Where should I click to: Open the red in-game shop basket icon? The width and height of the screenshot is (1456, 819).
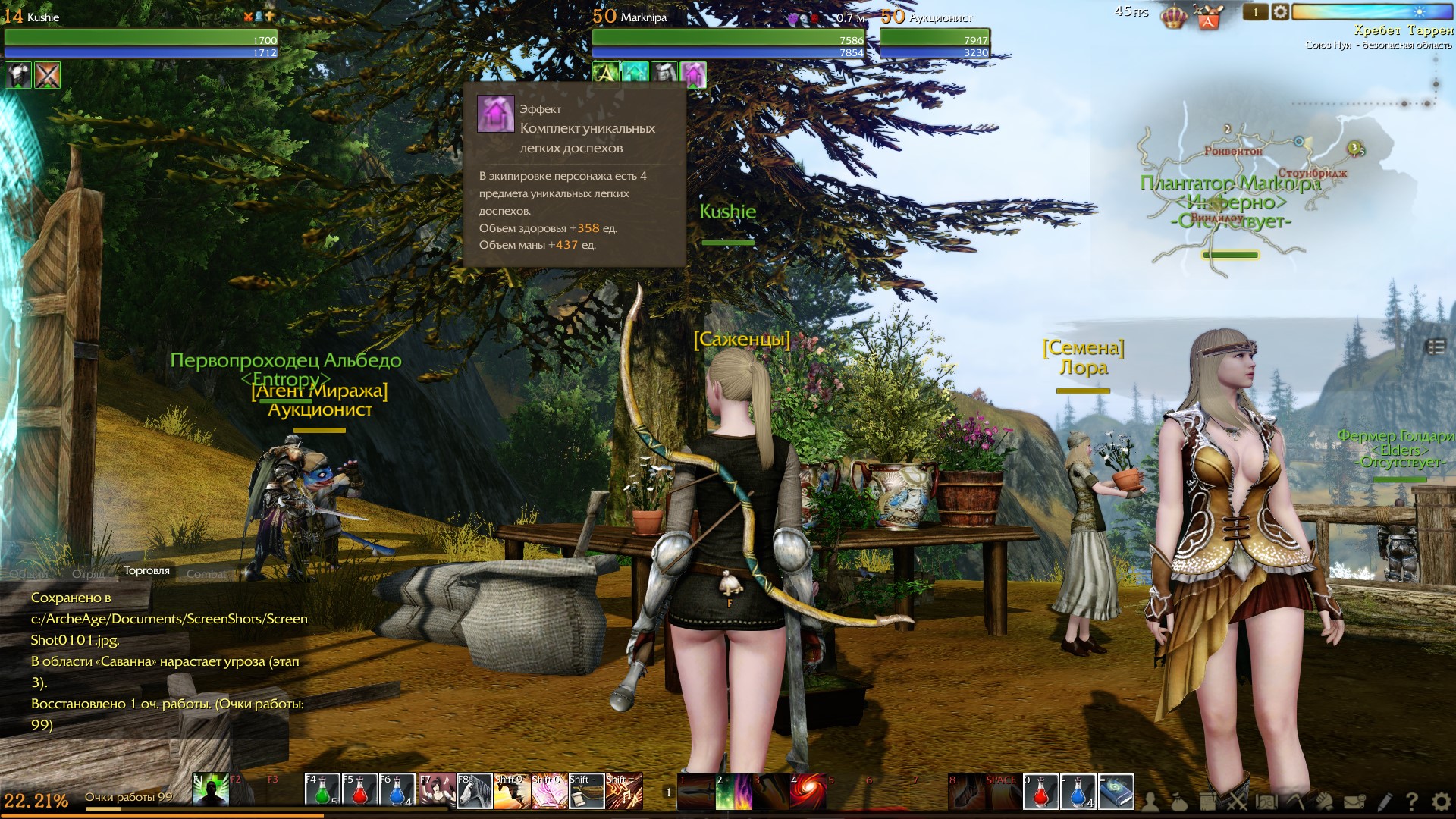tap(1208, 17)
